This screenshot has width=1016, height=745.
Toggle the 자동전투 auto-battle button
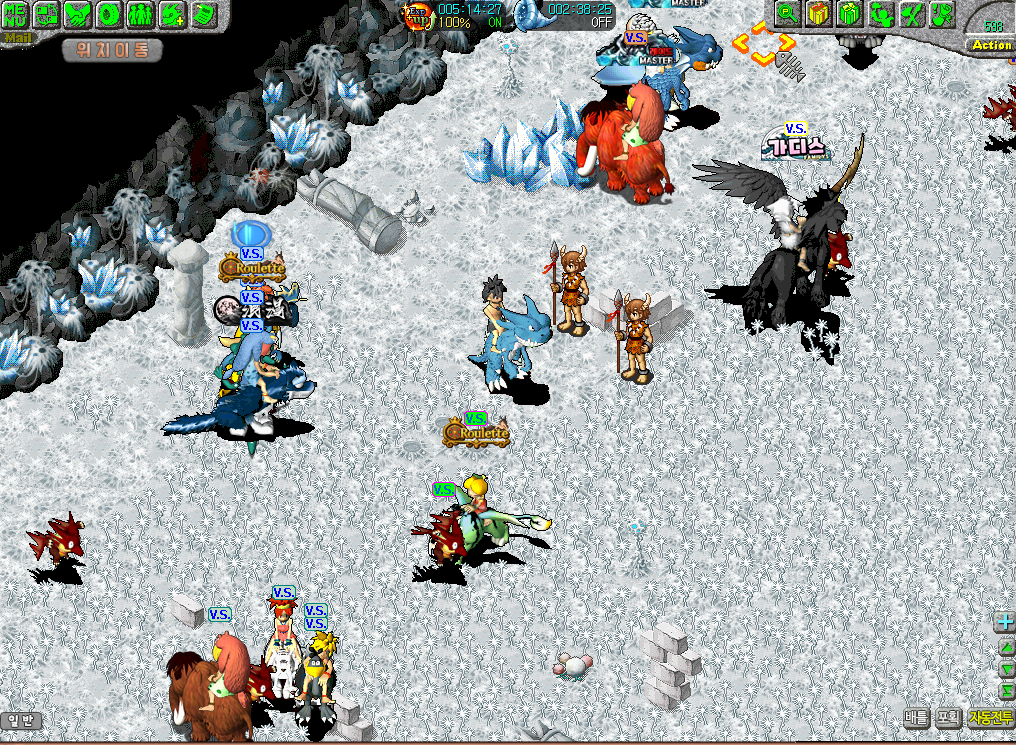(990, 717)
